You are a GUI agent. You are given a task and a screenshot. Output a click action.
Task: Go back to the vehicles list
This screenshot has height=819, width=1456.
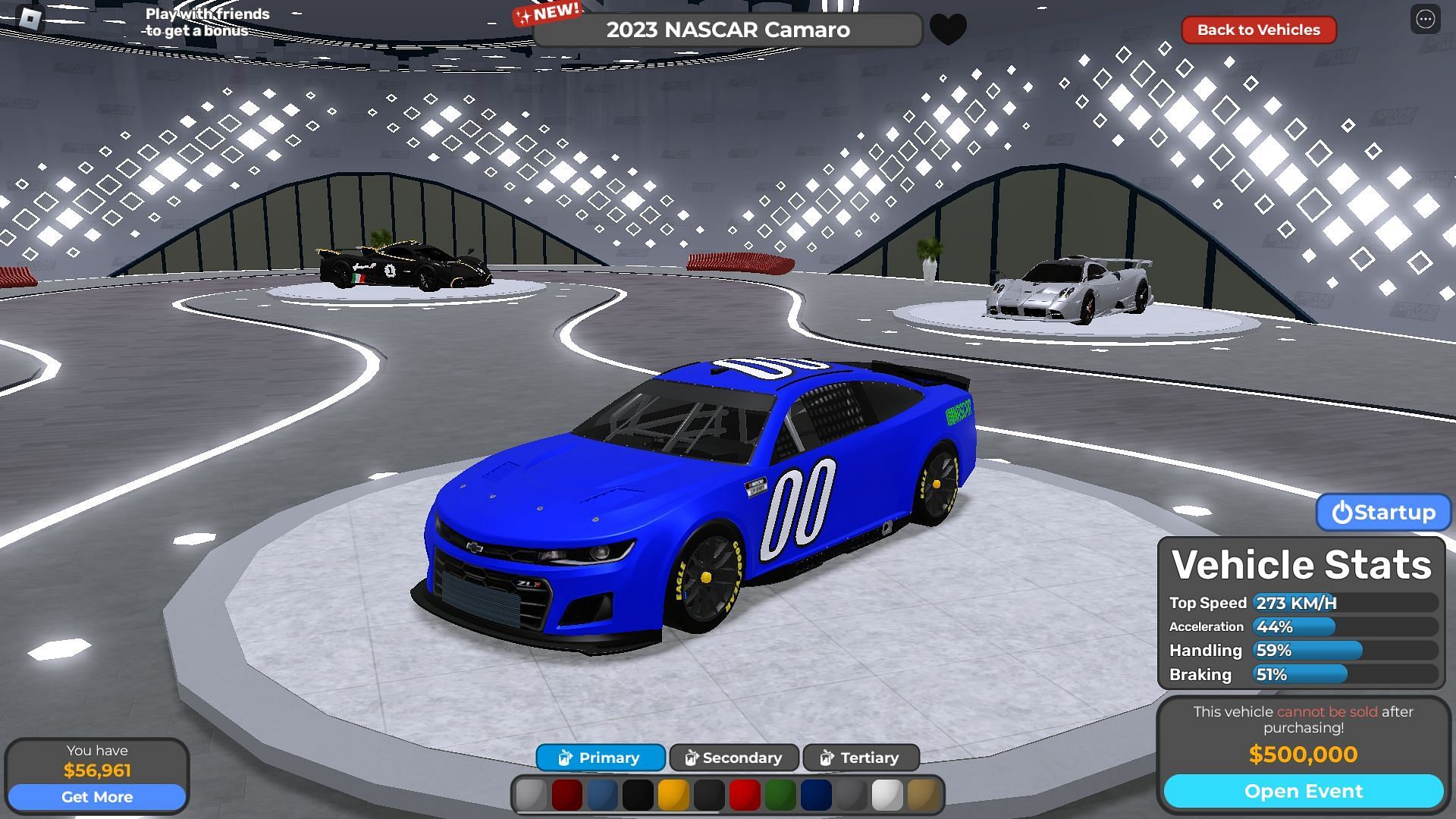pos(1258,30)
